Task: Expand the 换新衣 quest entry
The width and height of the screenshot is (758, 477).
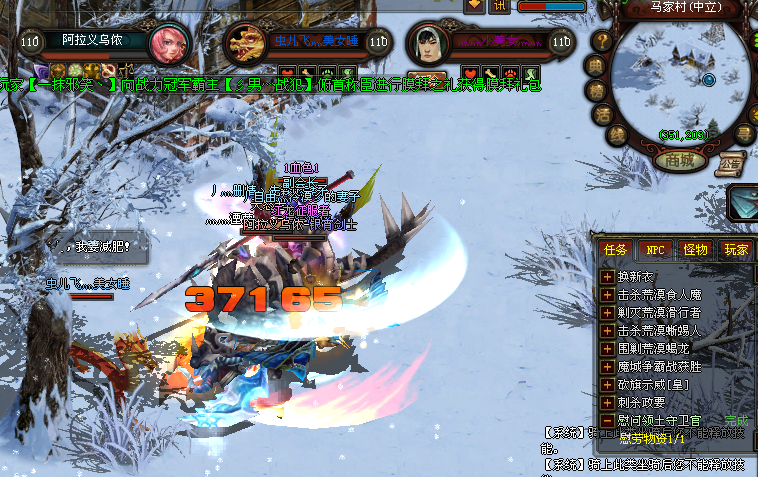Action: [x=607, y=277]
